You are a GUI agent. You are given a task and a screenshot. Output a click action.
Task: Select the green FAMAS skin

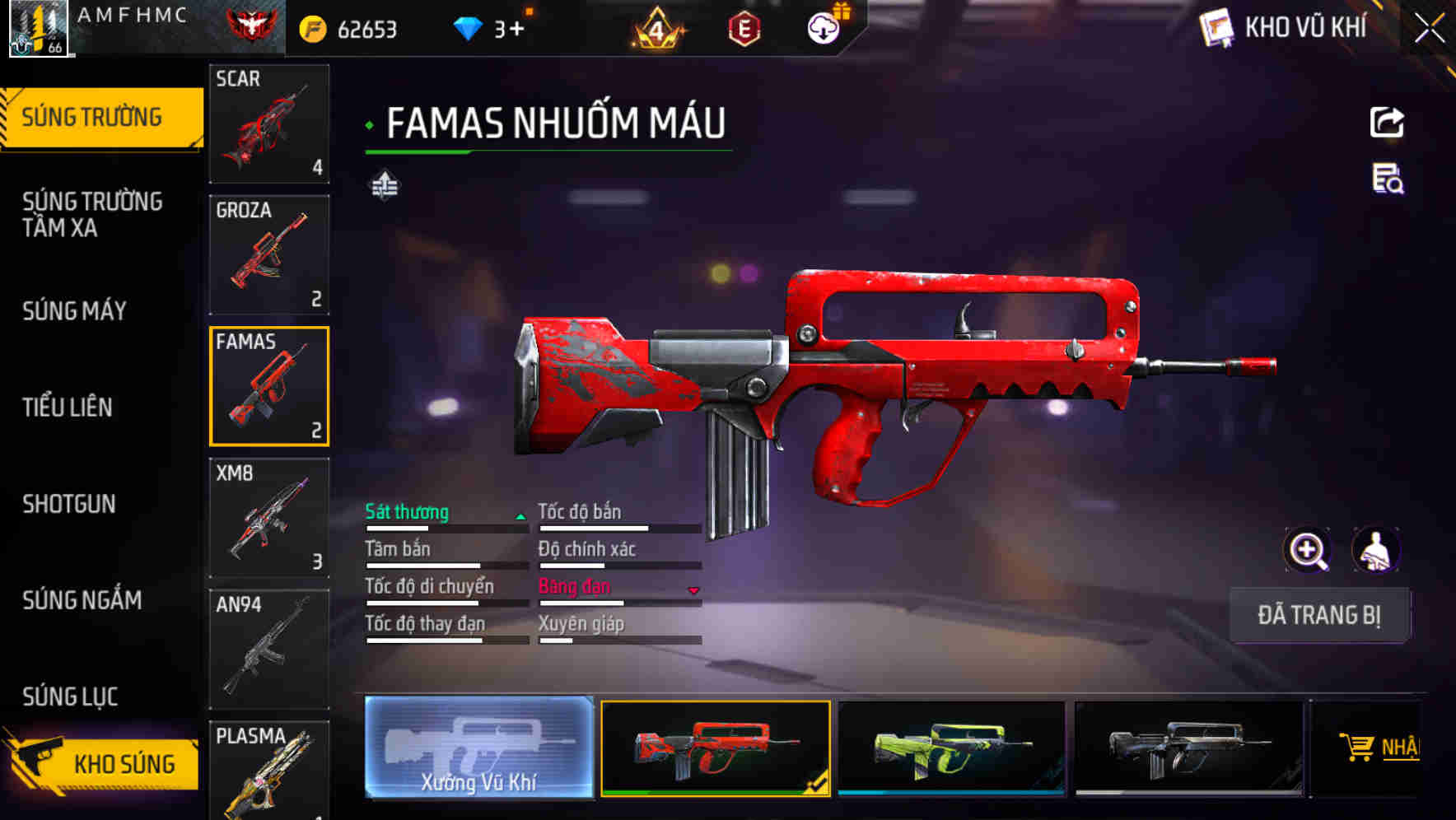pos(951,748)
